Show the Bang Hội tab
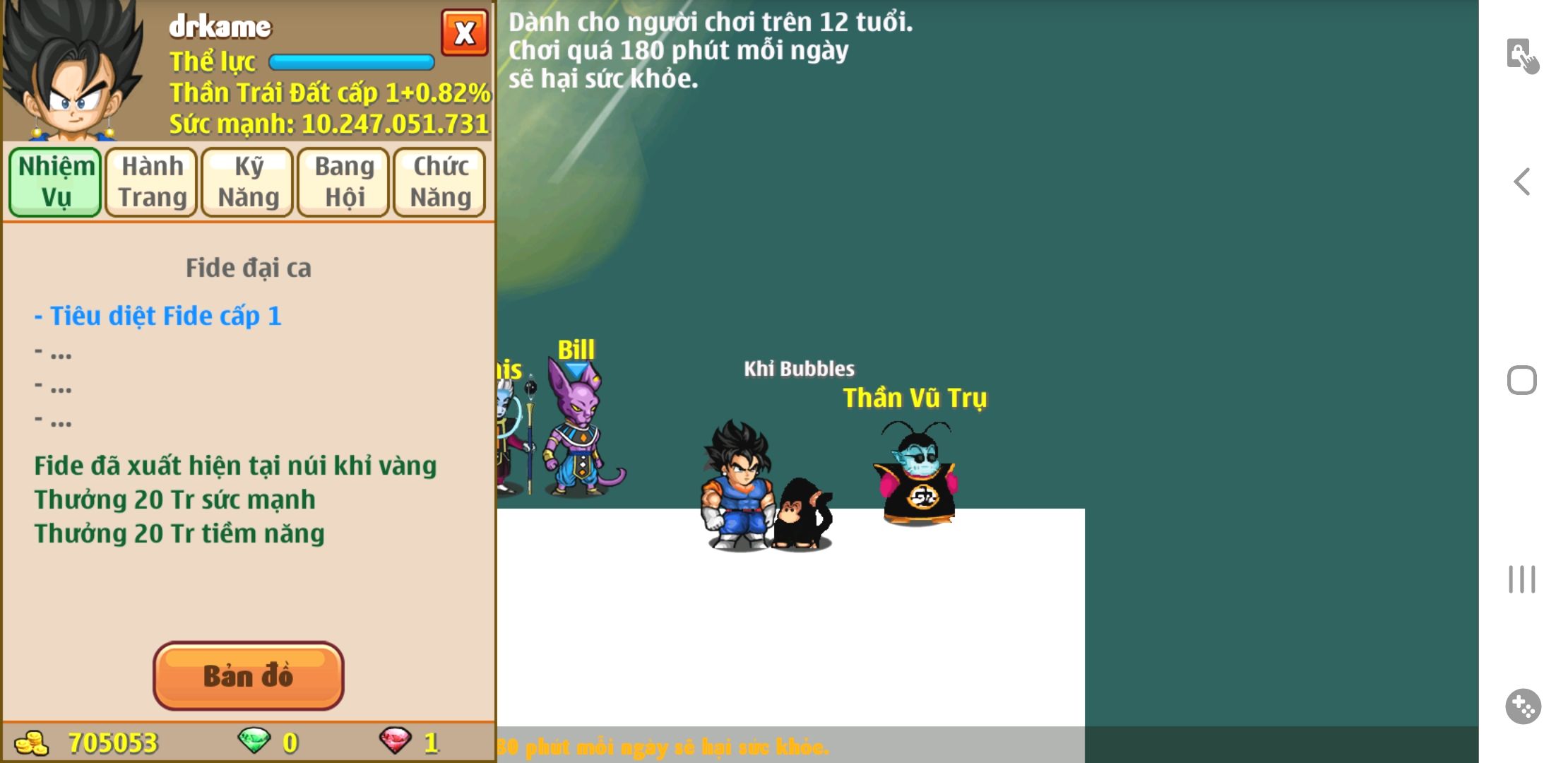The height and width of the screenshot is (763, 1568). [344, 182]
